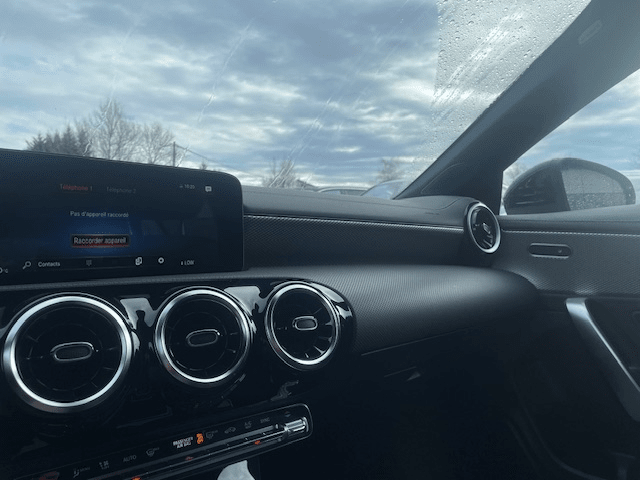
Task: Select the settings gear icon
Action: pos(159,261)
